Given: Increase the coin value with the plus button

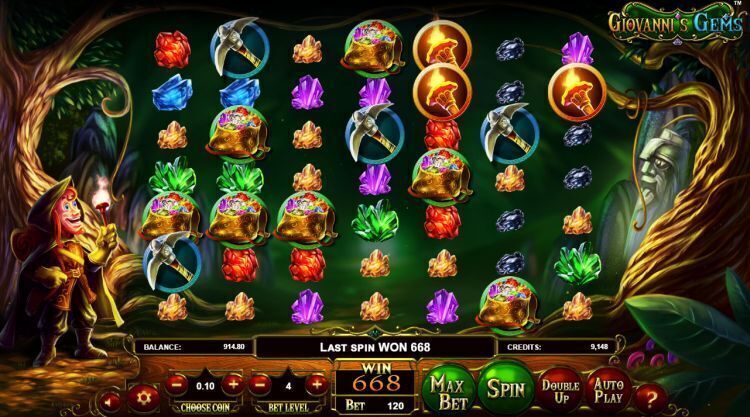Looking at the screenshot, I should [x=234, y=383].
